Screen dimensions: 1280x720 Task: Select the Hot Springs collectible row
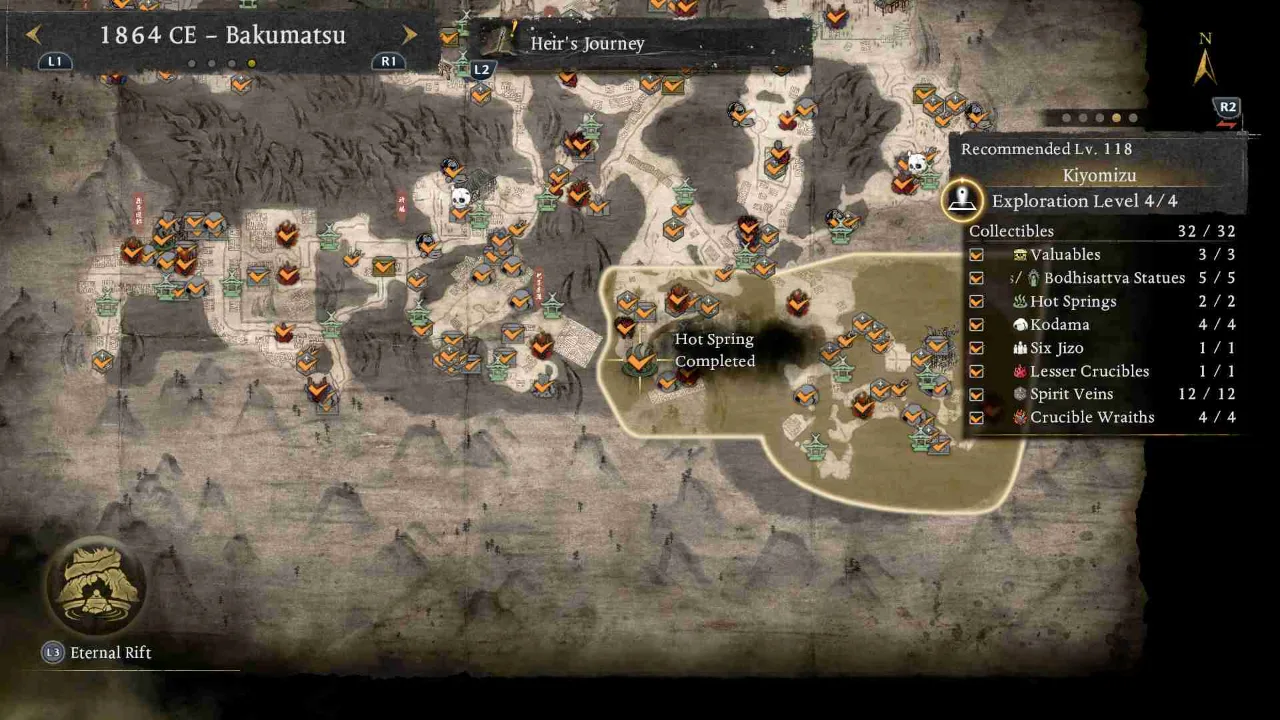(x=1105, y=301)
